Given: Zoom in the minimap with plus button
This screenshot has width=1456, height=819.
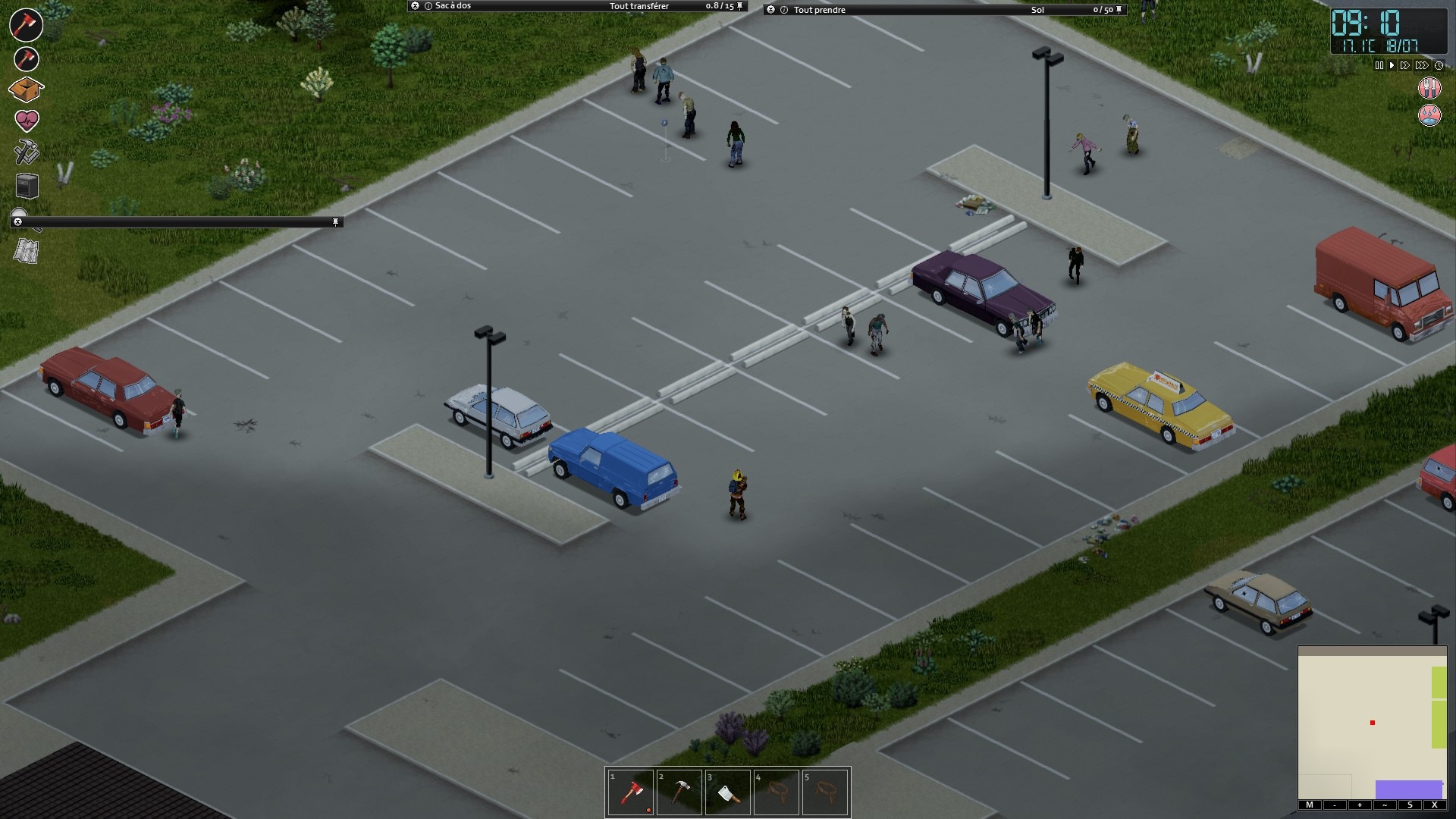Looking at the screenshot, I should pos(1360,805).
